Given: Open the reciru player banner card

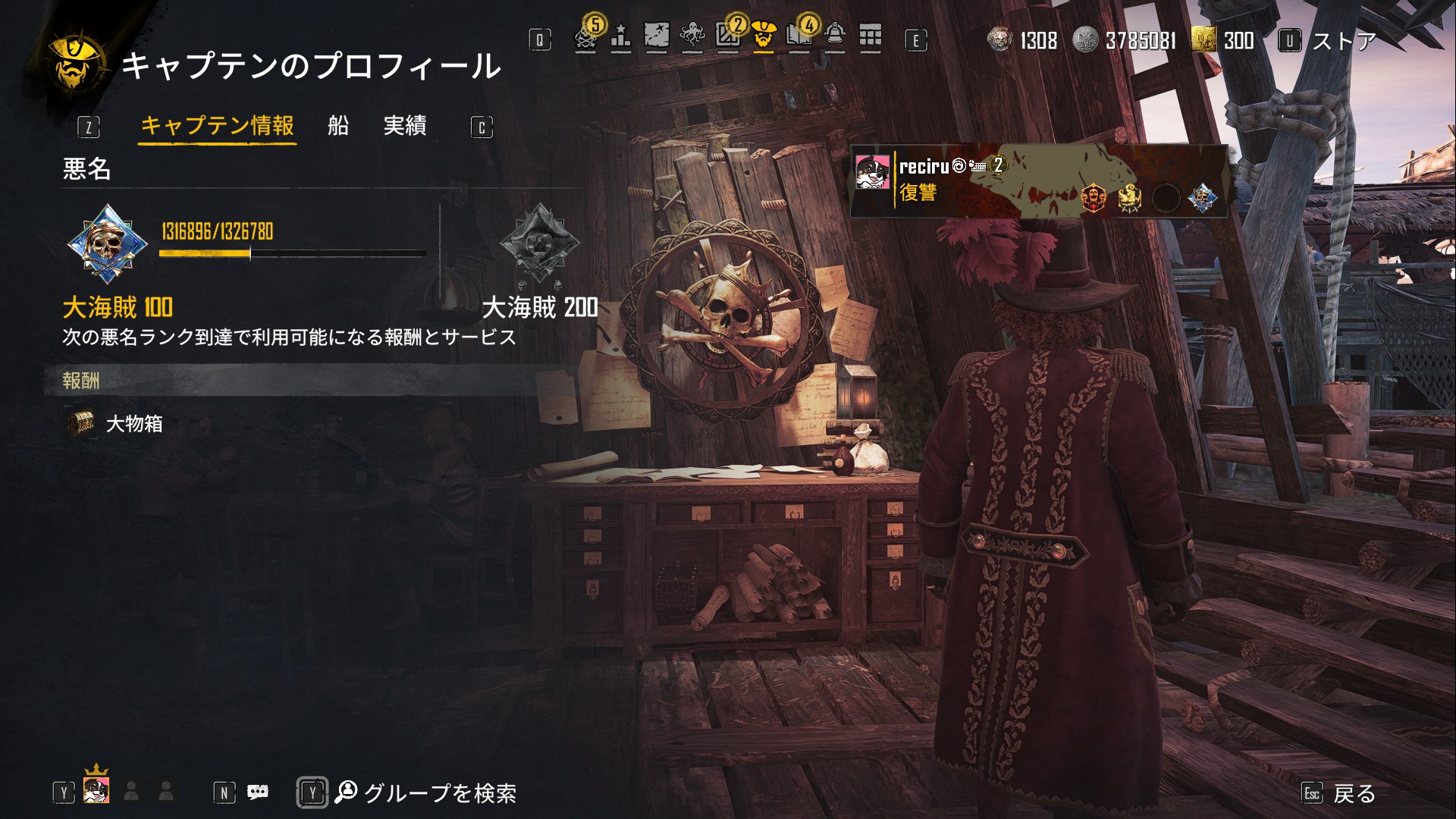Looking at the screenshot, I should tap(1038, 181).
